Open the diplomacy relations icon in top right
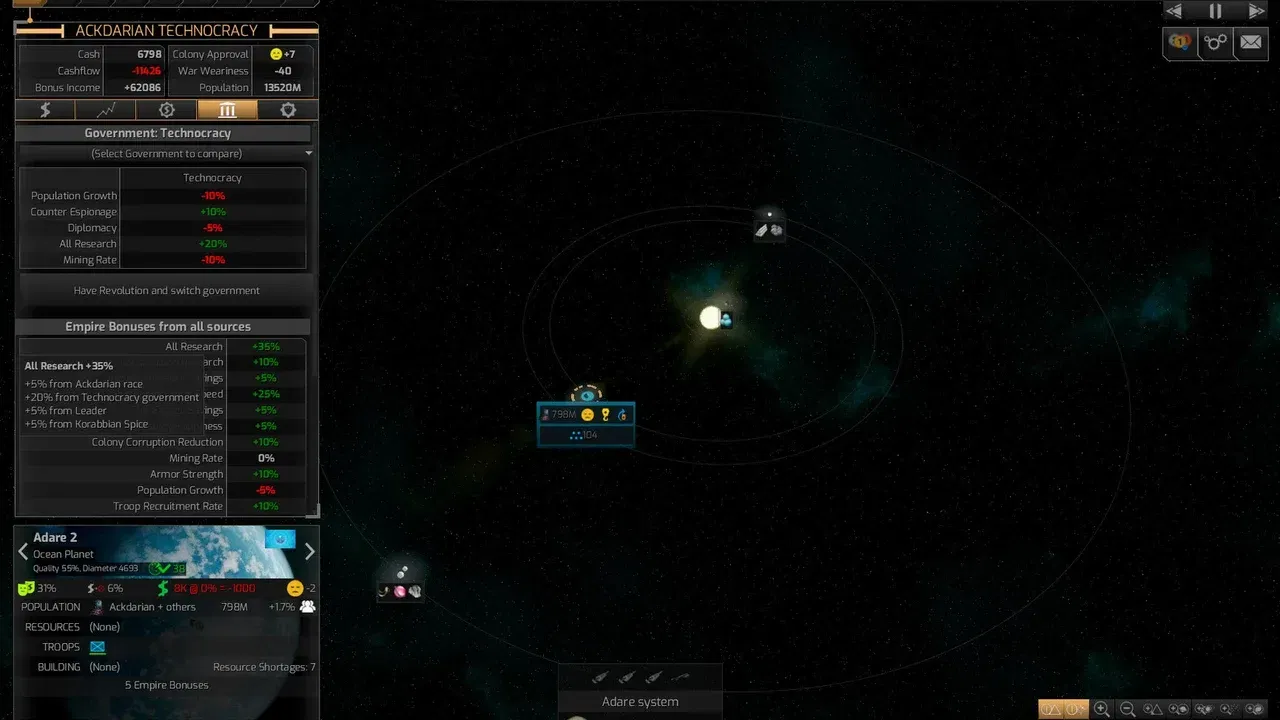Viewport: 1280px width, 720px height. (x=1180, y=43)
